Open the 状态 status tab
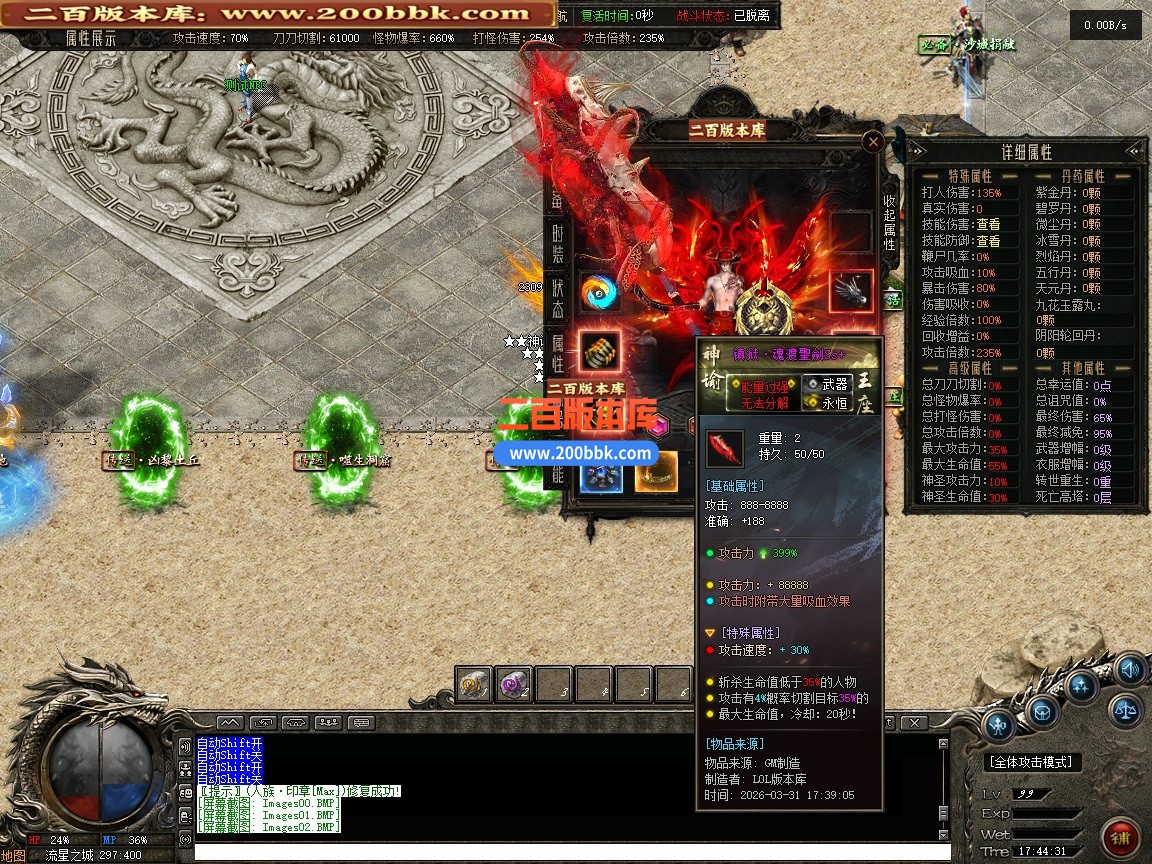The image size is (1152, 864). click(558, 297)
